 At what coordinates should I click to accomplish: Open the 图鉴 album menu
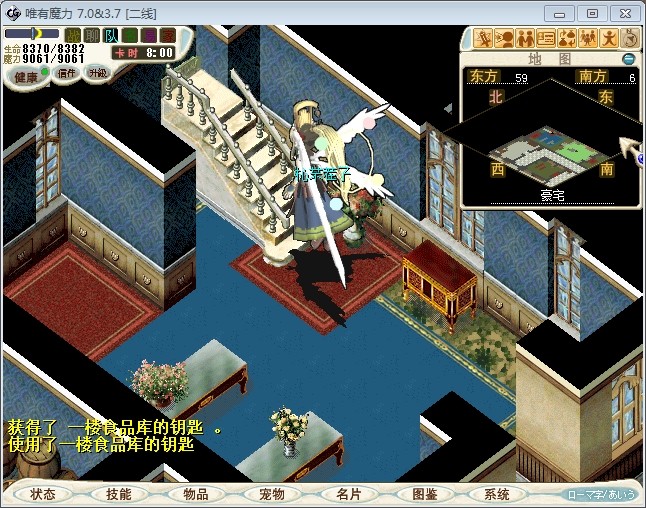(x=424, y=494)
